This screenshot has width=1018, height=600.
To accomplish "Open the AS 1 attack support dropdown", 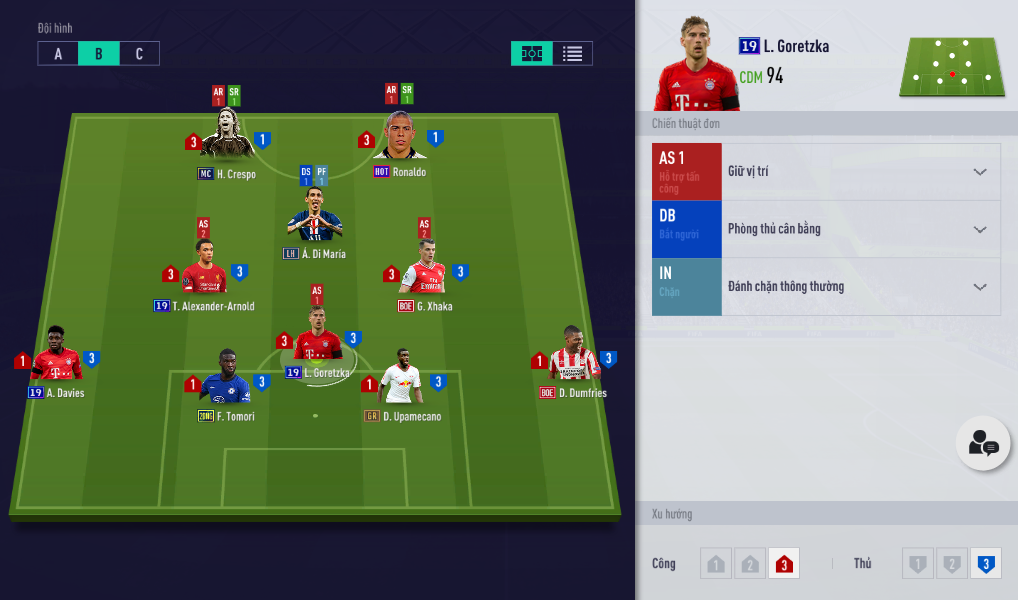I will click(x=980, y=172).
